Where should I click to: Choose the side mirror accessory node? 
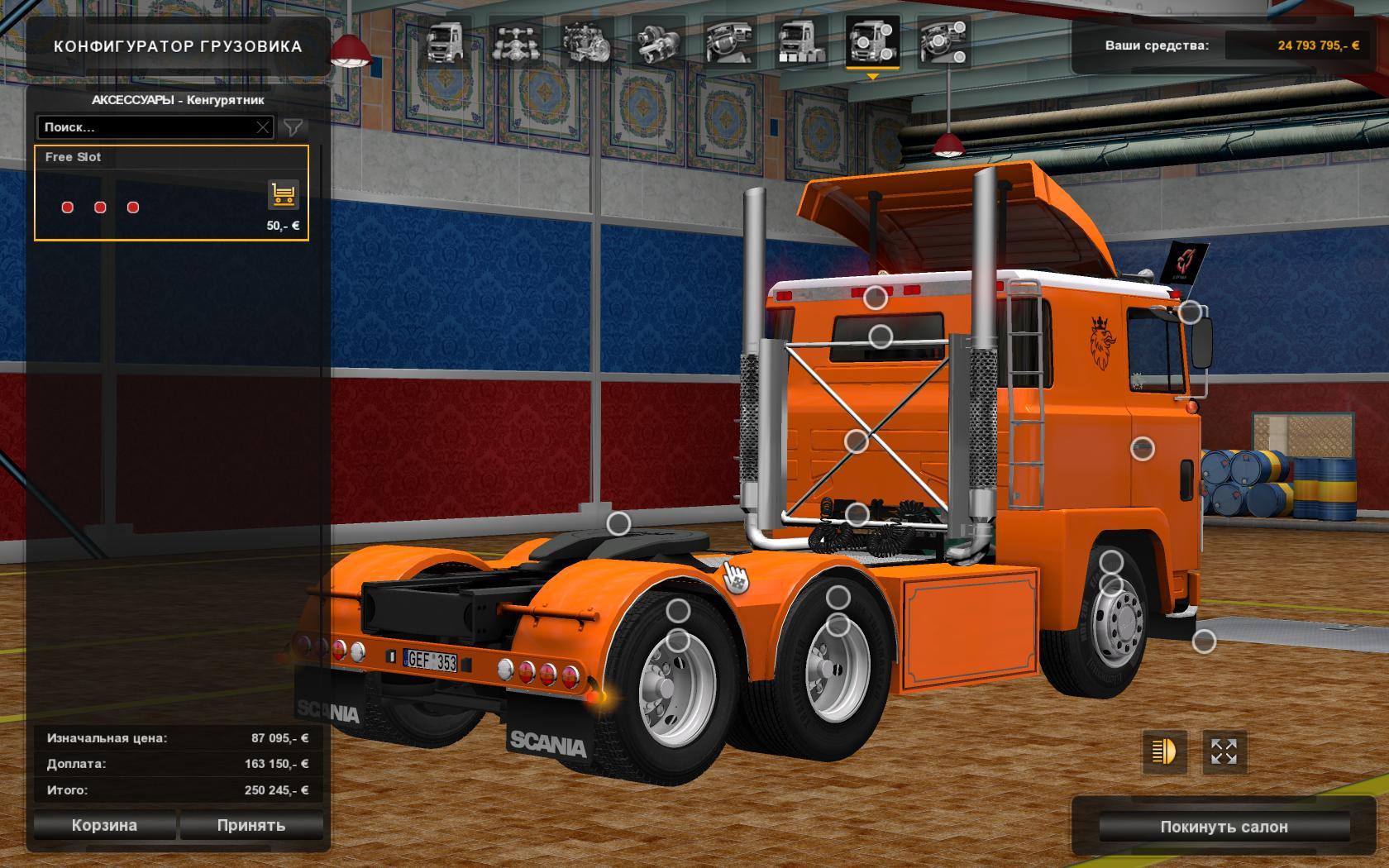click(1190, 312)
